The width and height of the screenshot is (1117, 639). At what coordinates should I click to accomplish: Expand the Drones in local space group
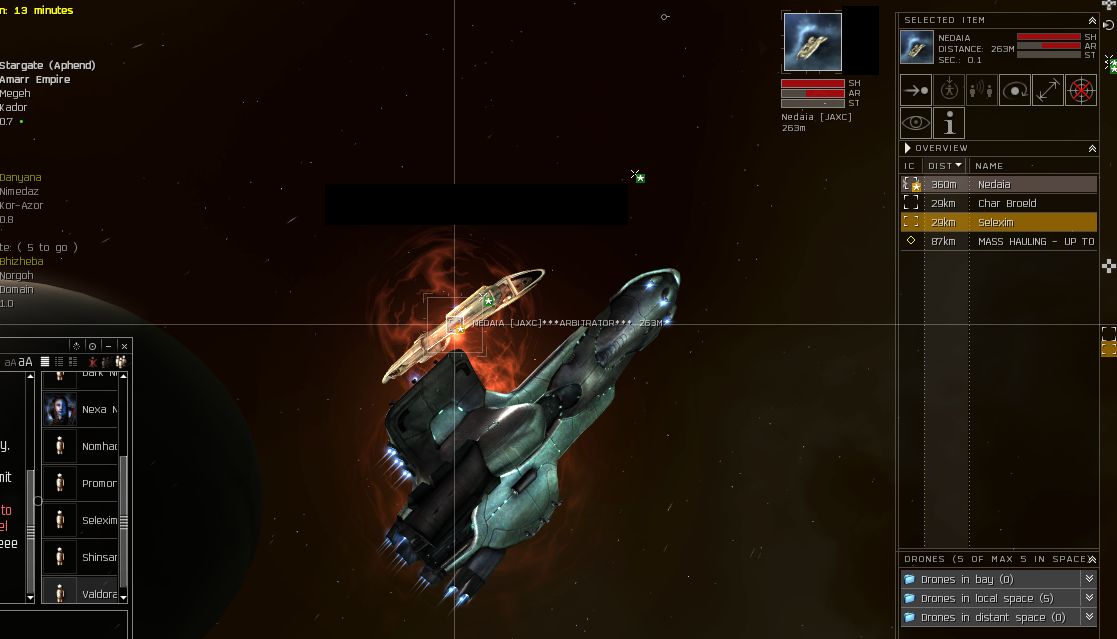tap(997, 598)
